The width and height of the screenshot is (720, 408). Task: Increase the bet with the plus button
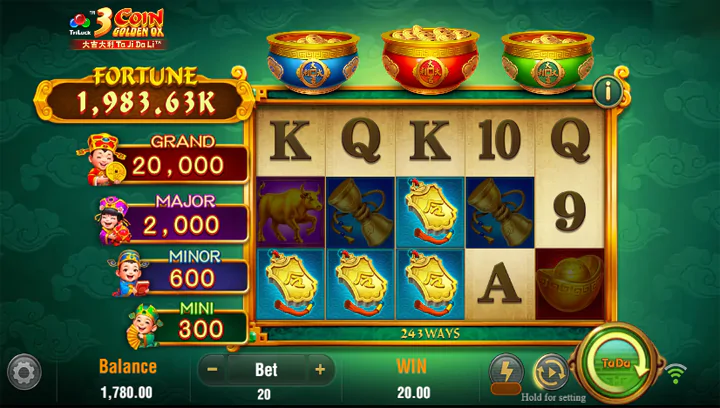click(x=320, y=369)
